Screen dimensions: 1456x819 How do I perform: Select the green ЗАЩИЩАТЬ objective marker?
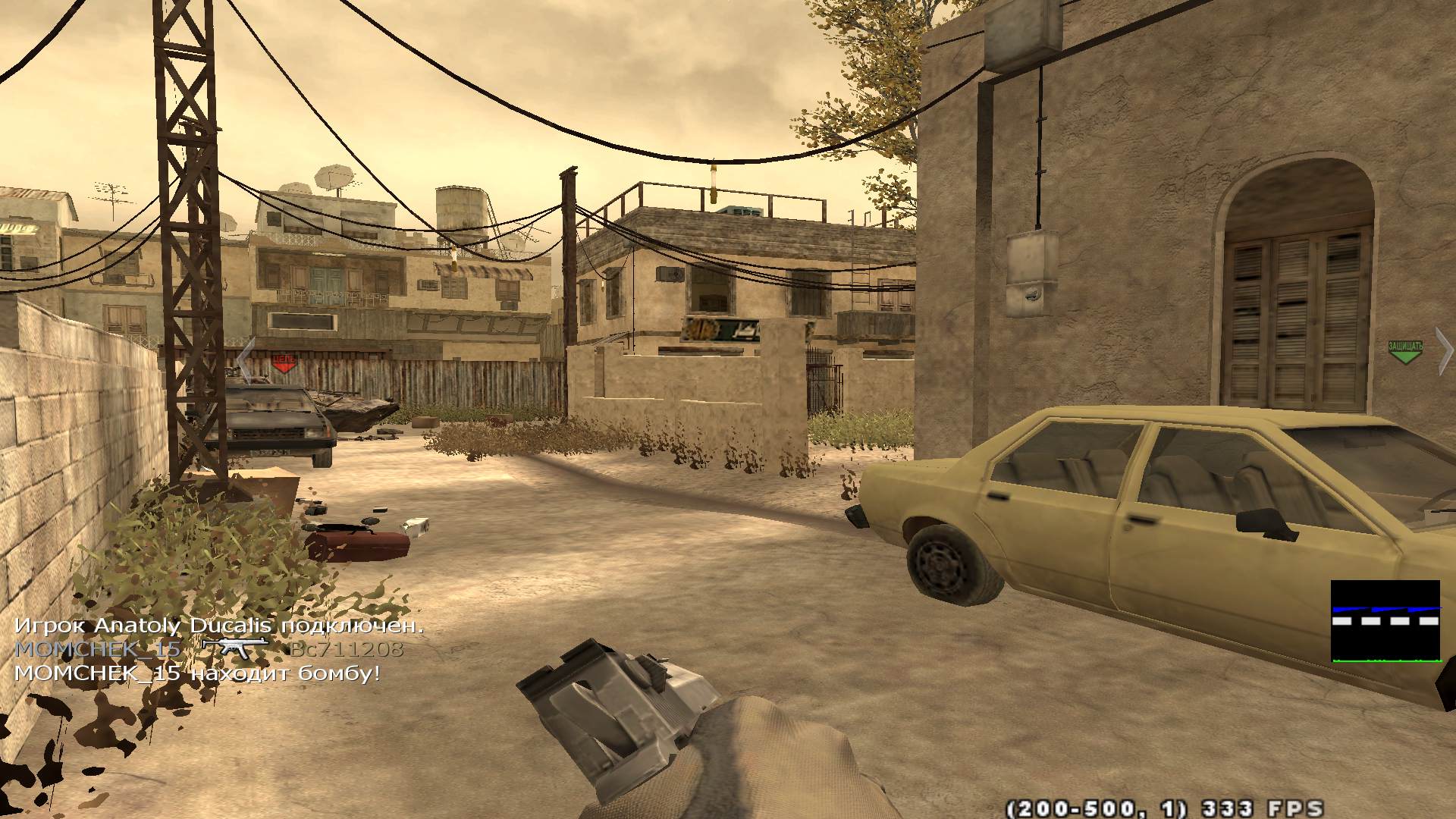click(1404, 352)
